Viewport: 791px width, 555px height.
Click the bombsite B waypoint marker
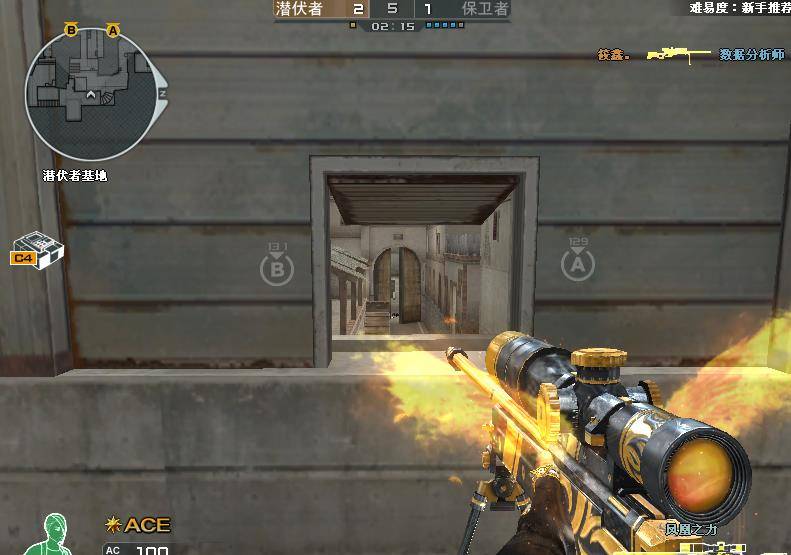pyautogui.click(x=277, y=265)
